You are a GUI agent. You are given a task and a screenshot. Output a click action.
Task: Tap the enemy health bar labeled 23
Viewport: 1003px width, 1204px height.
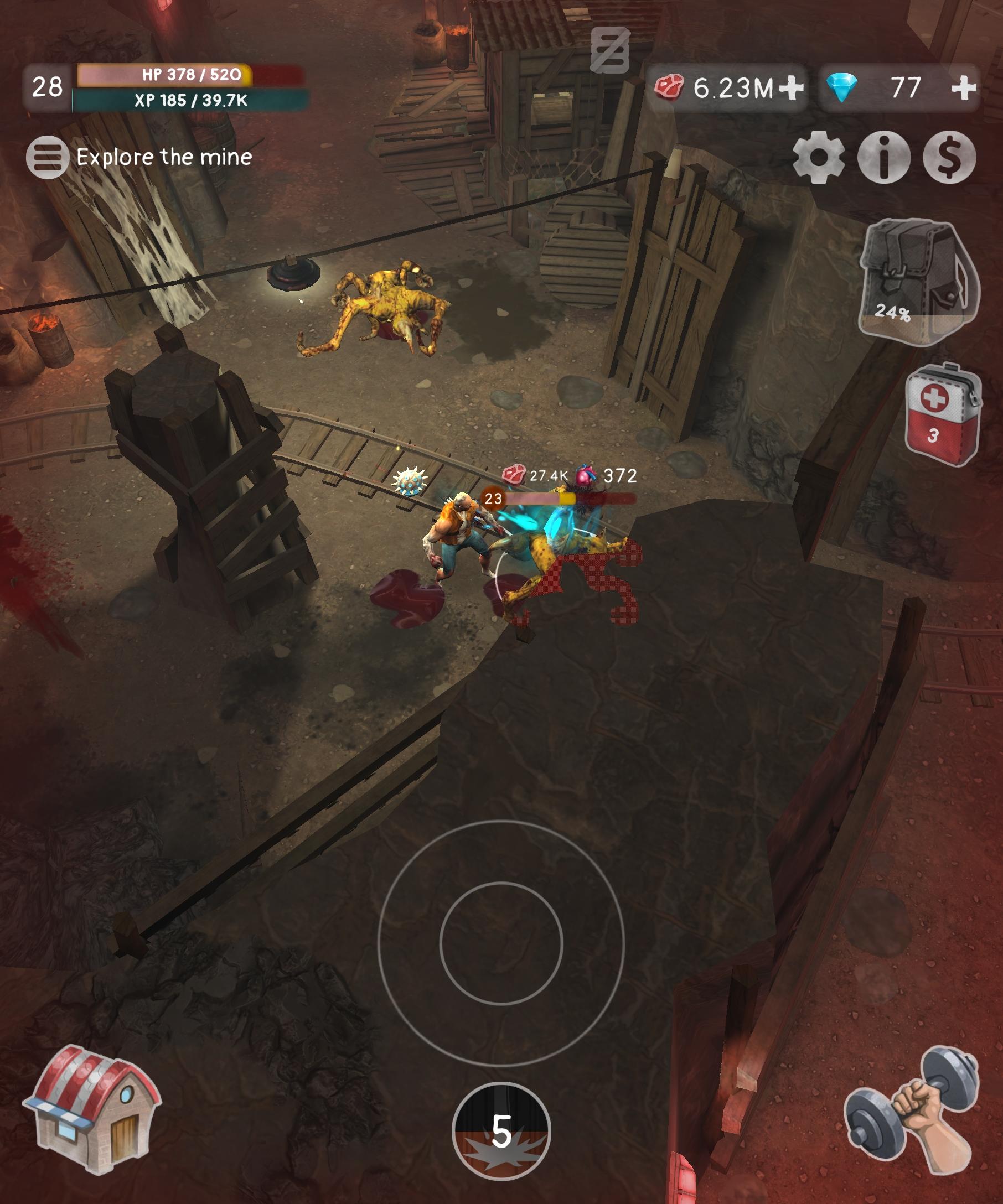(533, 497)
